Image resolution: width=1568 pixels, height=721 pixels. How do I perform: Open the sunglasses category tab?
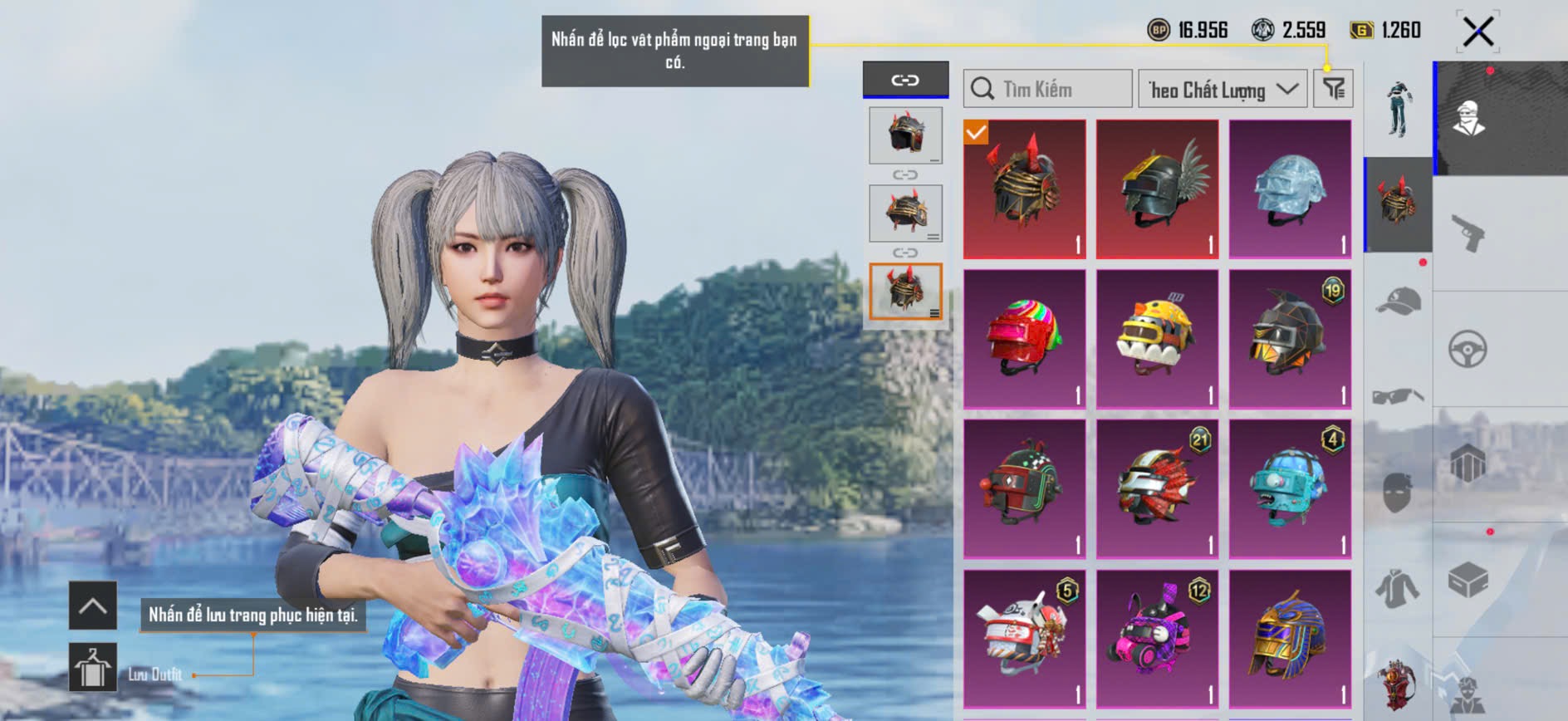[1398, 395]
